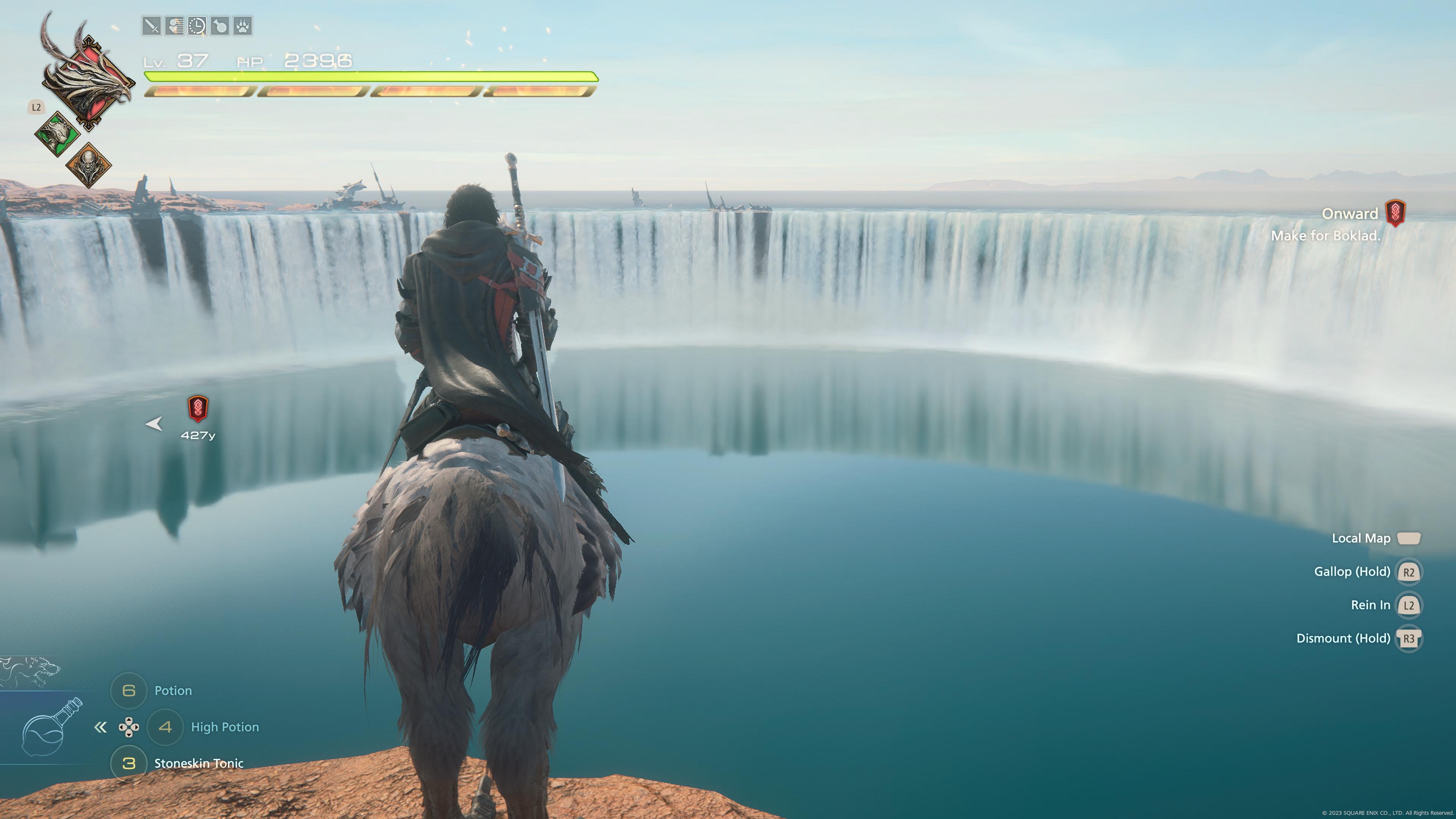Viewport: 1456px width, 819px height.
Task: Choose the orange Titan Eikon icon
Action: click(x=89, y=165)
